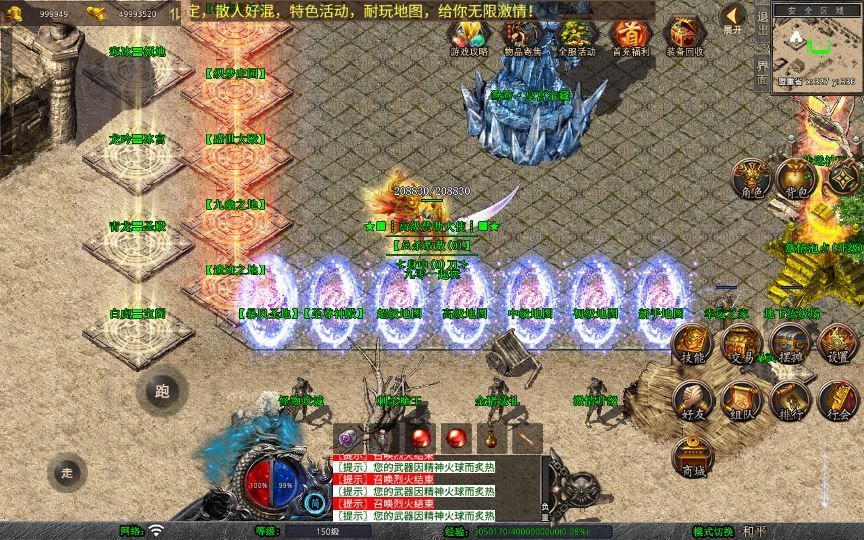This screenshot has width=864, height=540.
Task: Open the 角色 character panel
Action: click(750, 179)
